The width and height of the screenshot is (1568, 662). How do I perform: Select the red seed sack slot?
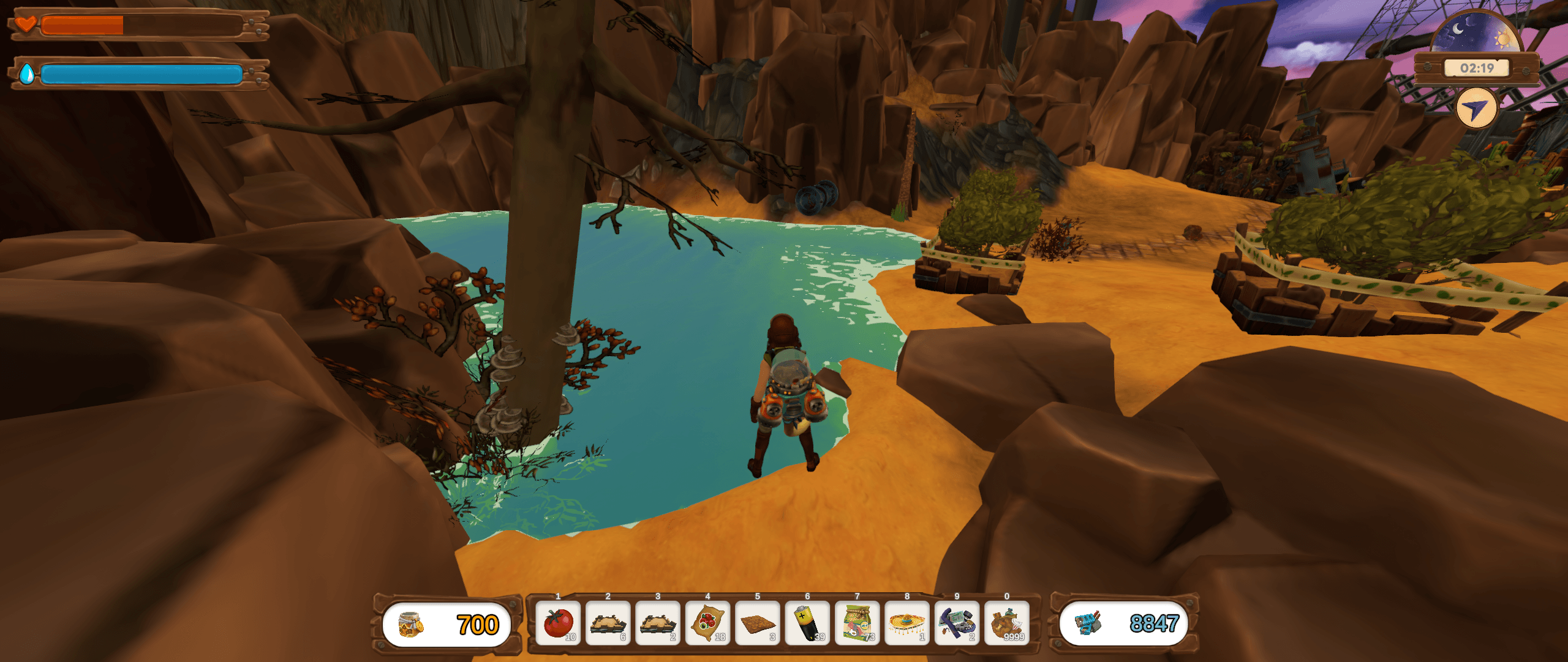click(707, 623)
